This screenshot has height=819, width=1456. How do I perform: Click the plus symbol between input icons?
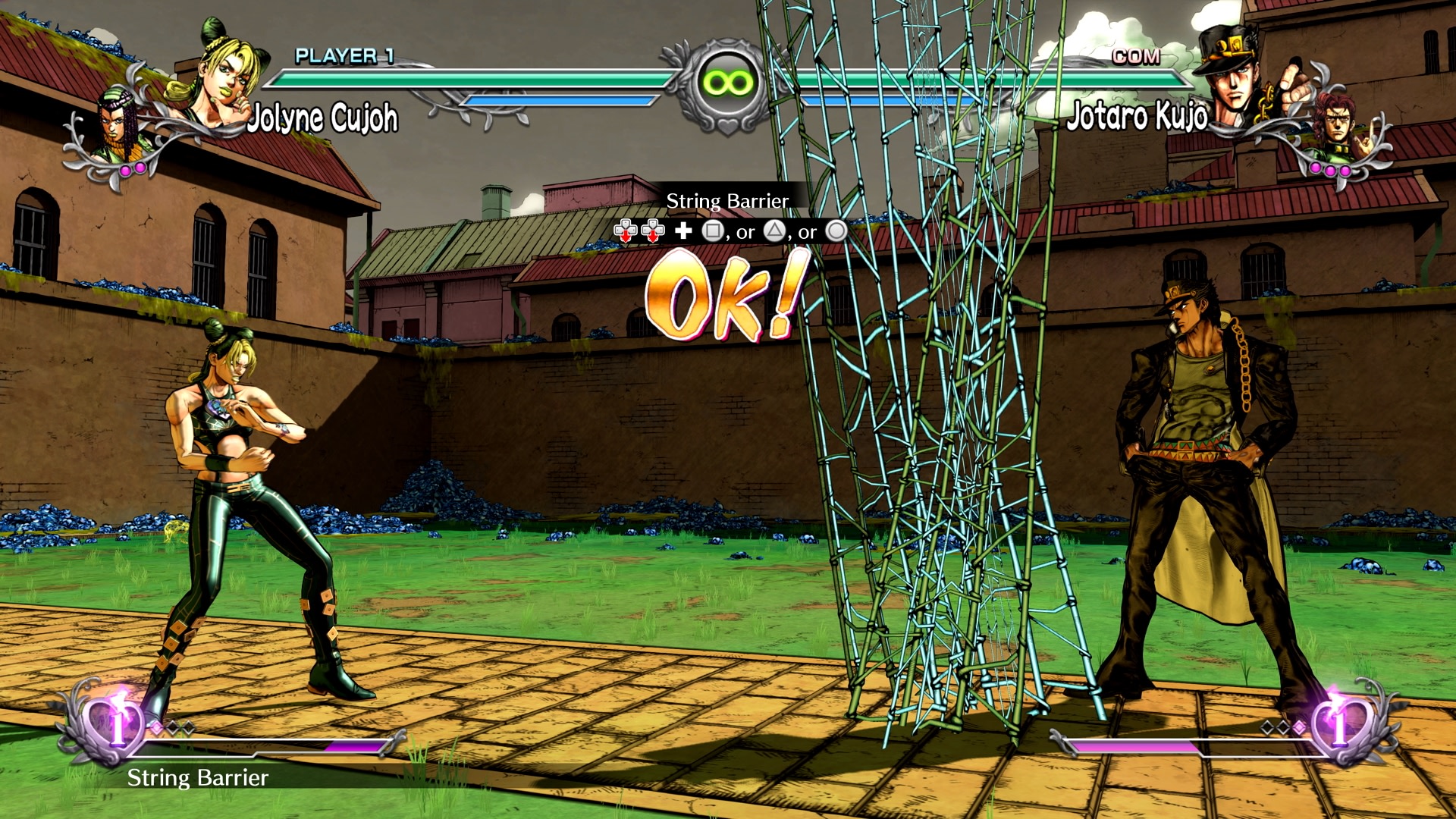click(683, 231)
